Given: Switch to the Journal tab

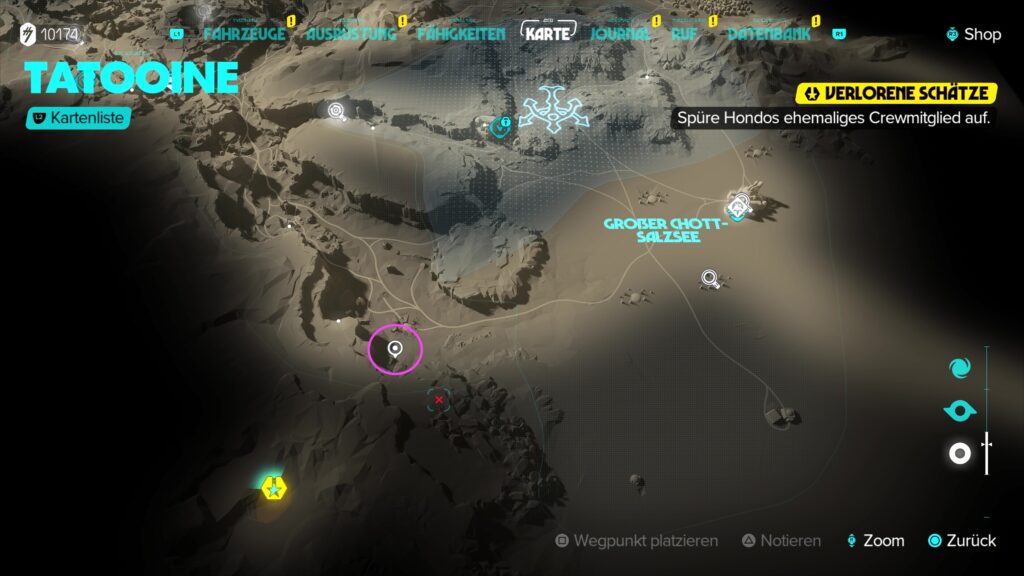Looking at the screenshot, I should tap(620, 33).
